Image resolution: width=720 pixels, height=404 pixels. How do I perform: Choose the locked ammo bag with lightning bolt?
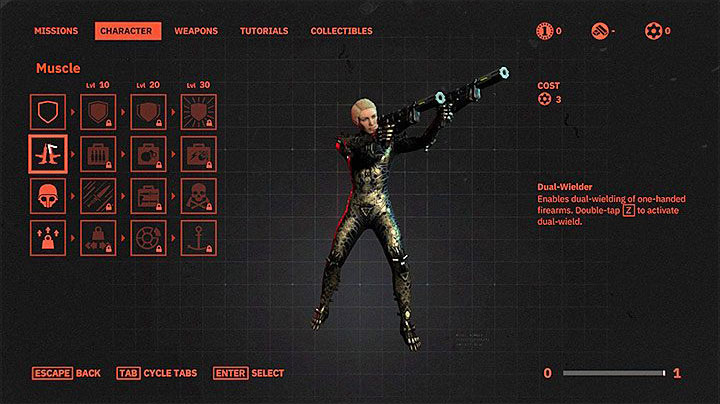point(199,154)
